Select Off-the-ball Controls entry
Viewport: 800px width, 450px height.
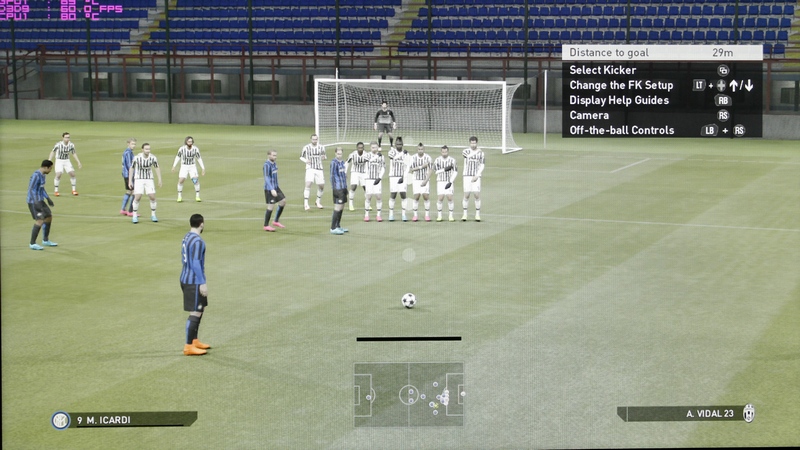tap(621, 130)
